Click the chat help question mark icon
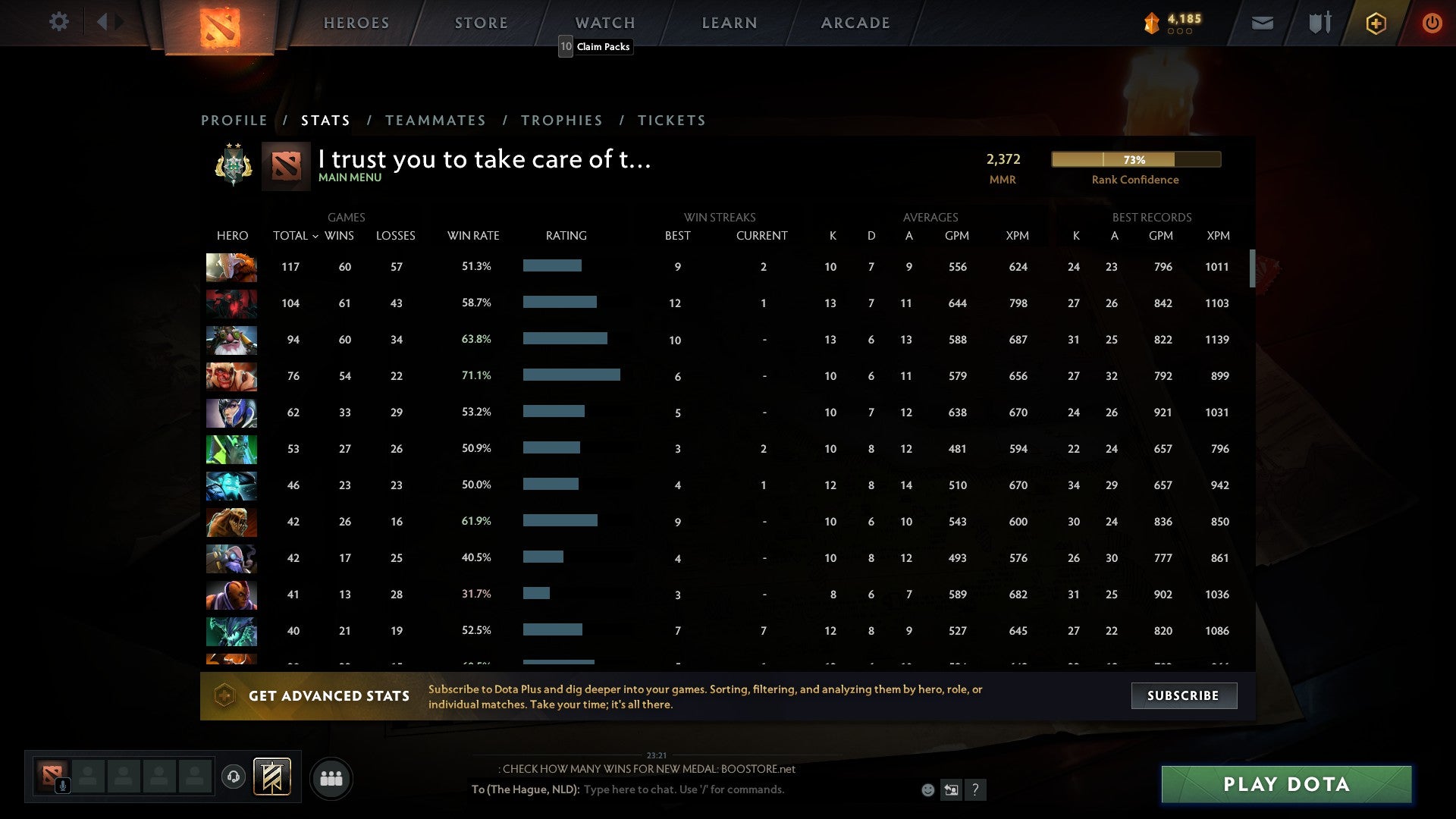 tap(975, 789)
